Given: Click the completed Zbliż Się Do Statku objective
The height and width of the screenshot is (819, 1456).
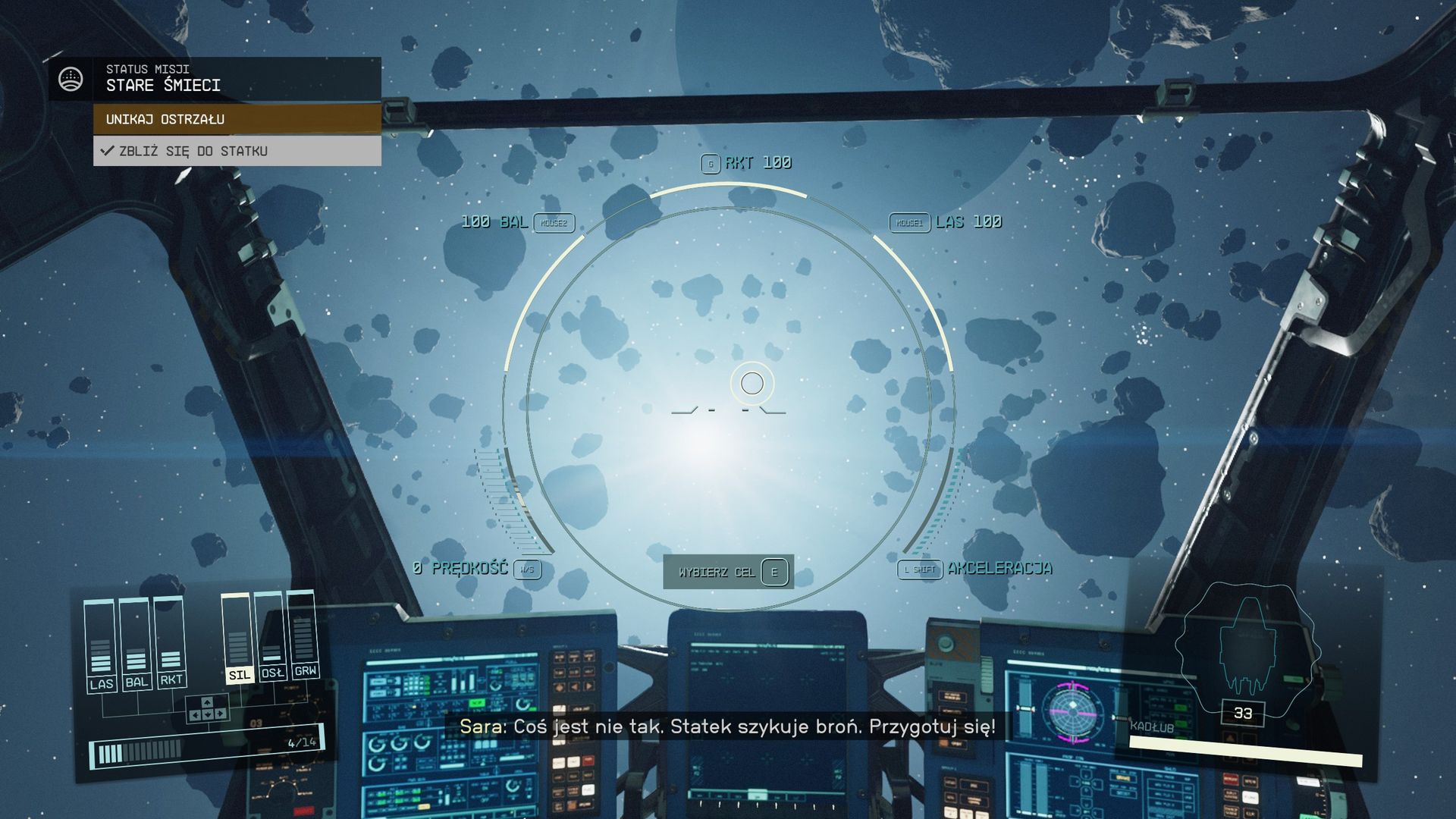Looking at the screenshot, I should [x=237, y=151].
